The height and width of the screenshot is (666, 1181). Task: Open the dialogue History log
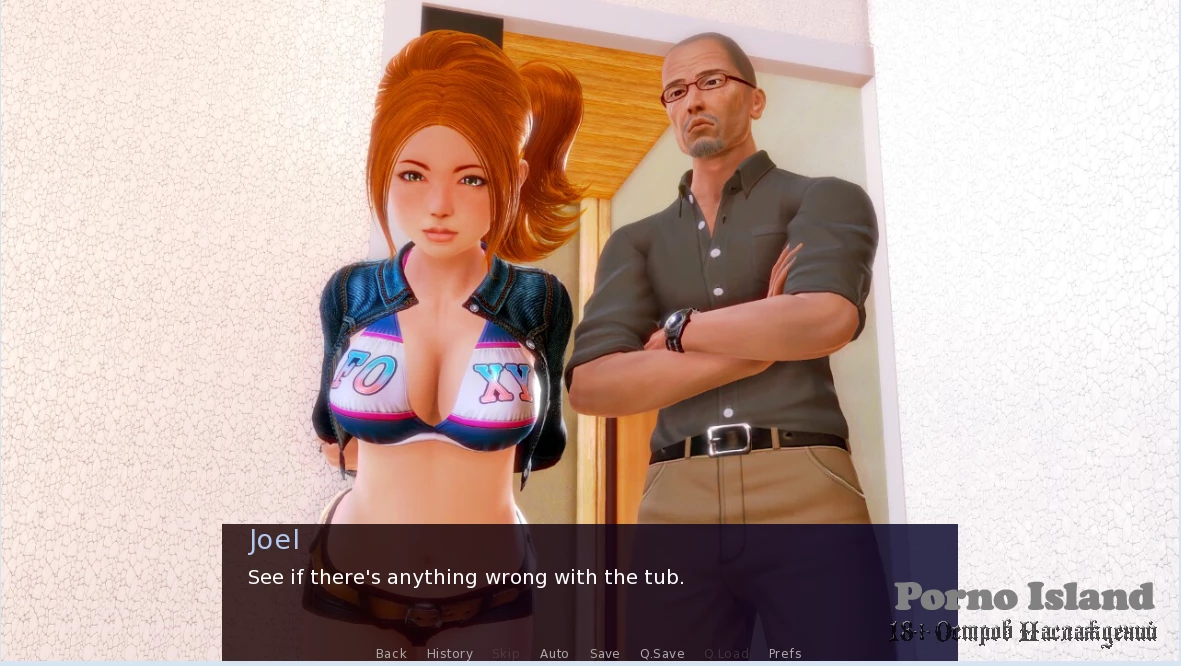[x=449, y=654]
